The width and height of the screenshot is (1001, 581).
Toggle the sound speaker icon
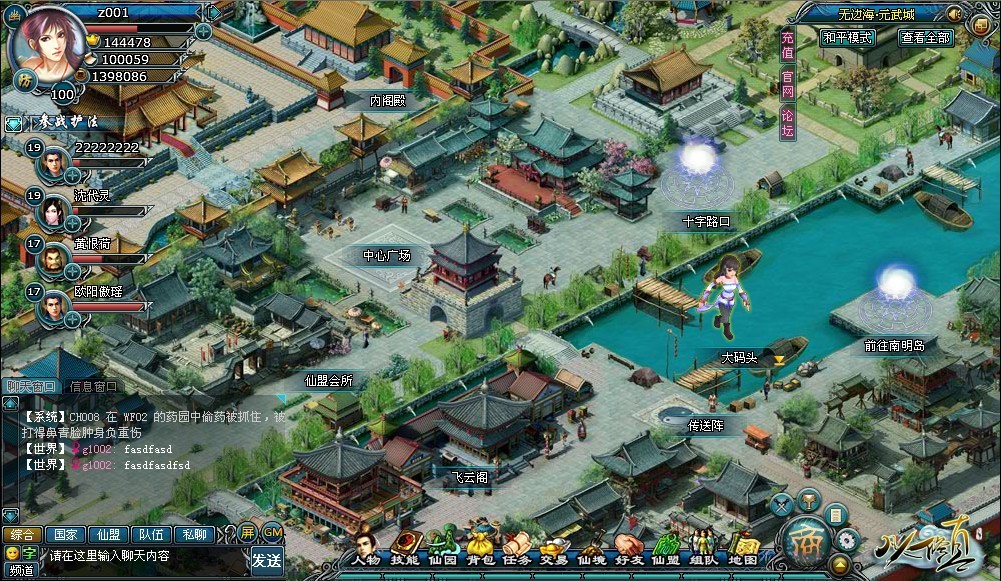[954, 14]
